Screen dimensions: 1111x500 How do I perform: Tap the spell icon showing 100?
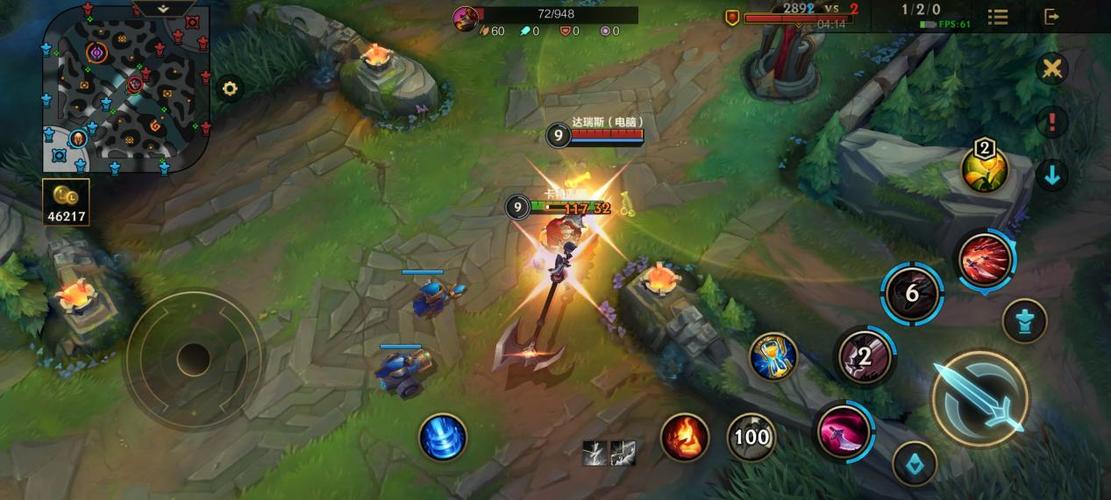pos(751,437)
